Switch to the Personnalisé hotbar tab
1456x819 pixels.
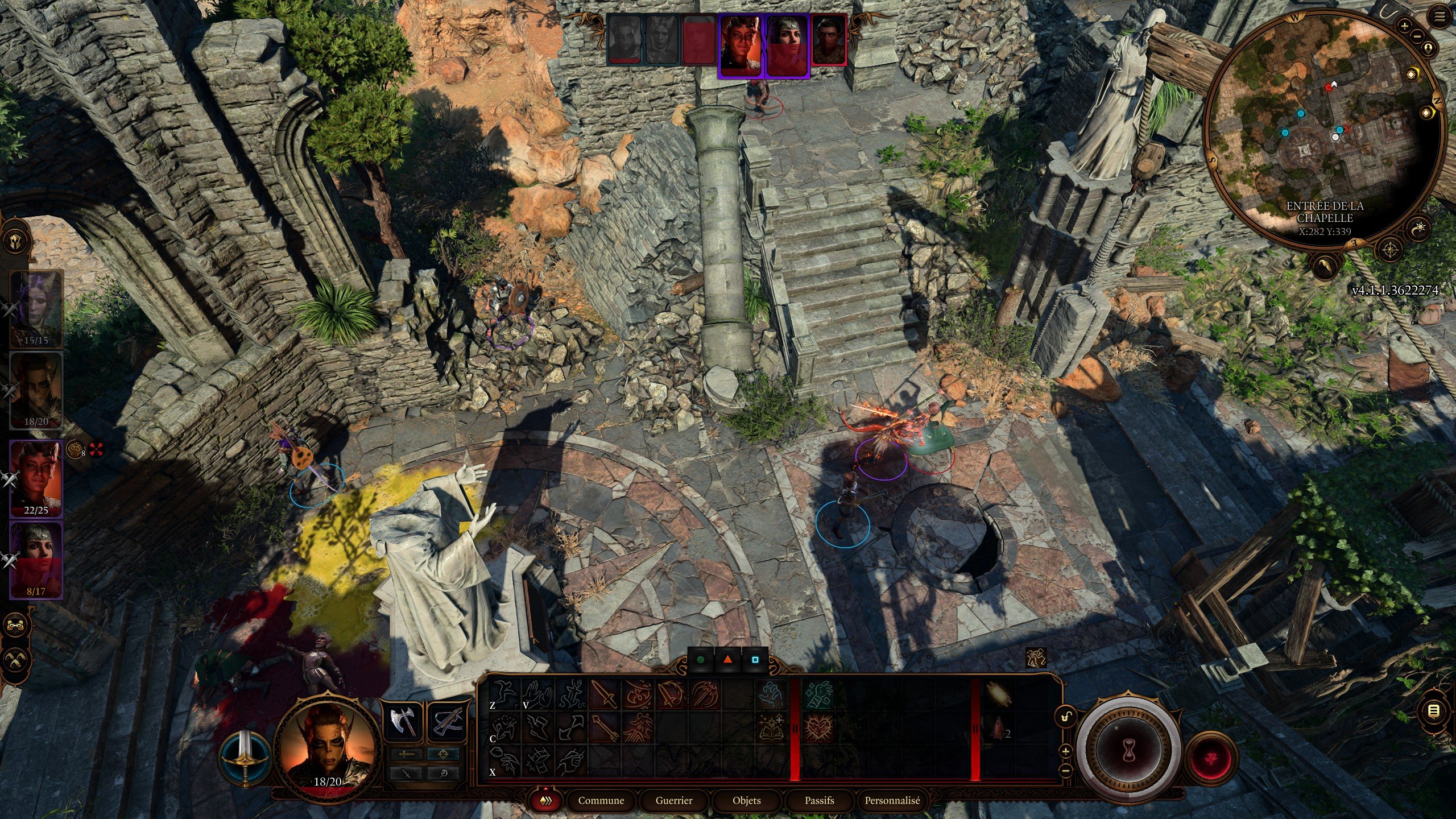point(892,801)
